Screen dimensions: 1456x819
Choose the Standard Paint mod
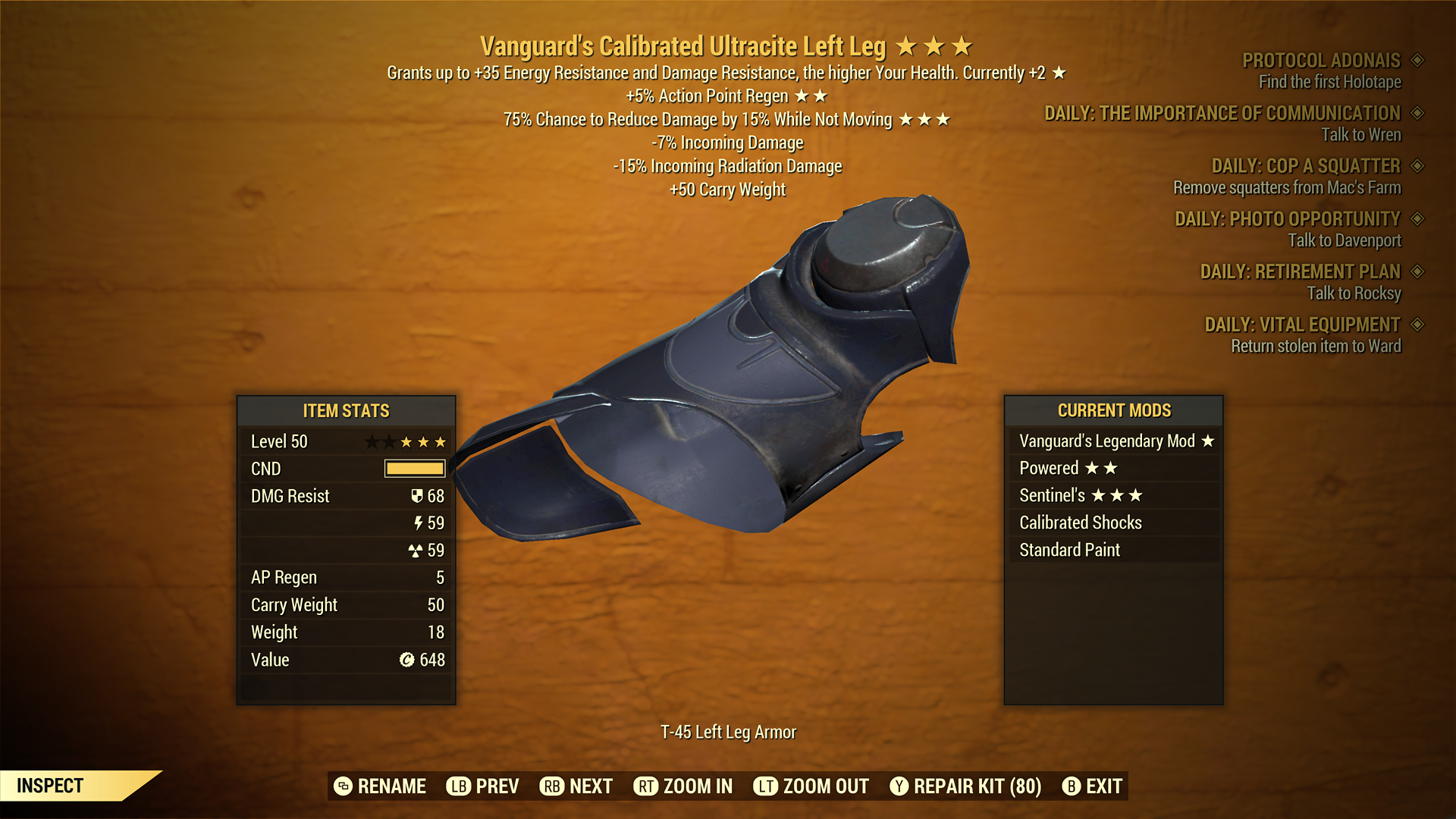[1115, 551]
